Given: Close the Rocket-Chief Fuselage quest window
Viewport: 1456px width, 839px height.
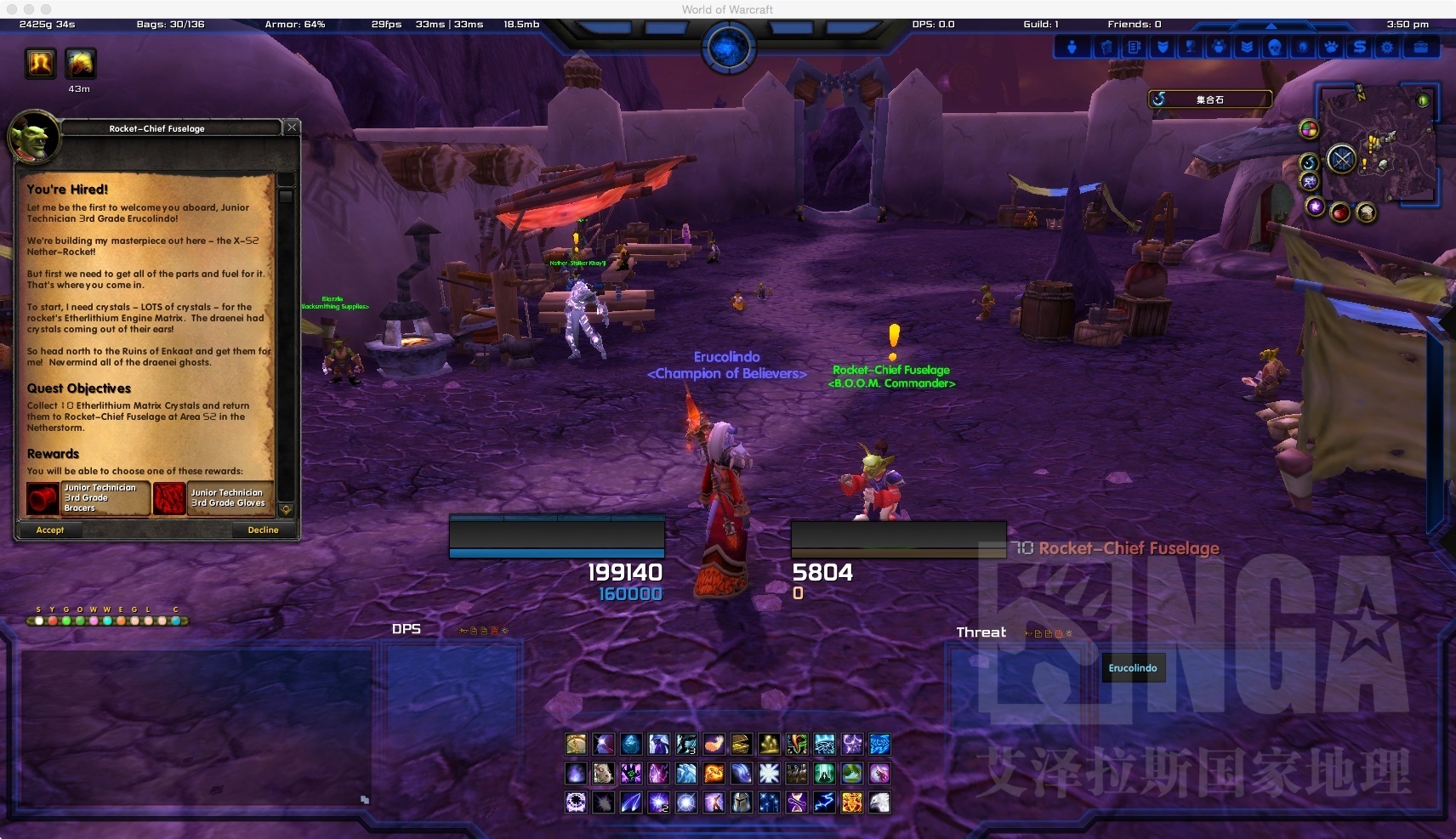Looking at the screenshot, I should (x=292, y=128).
